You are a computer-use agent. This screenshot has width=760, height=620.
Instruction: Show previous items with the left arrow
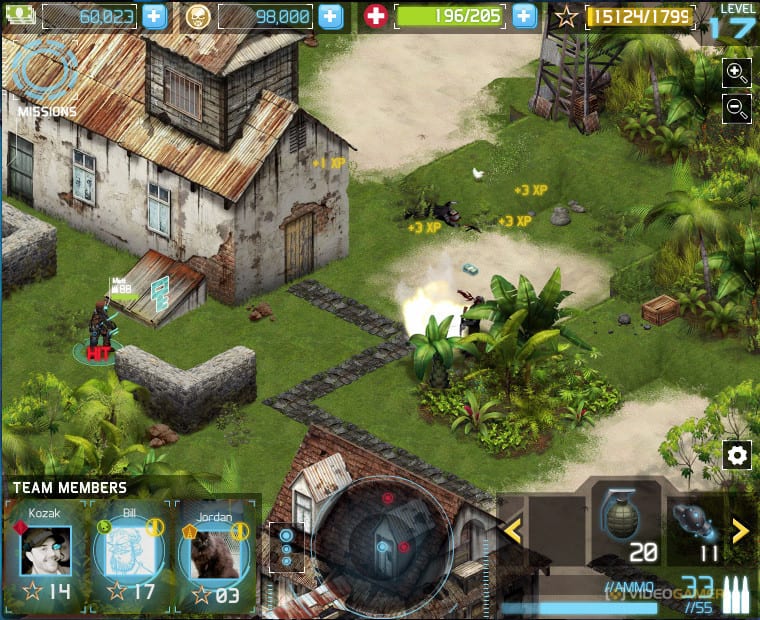click(513, 531)
